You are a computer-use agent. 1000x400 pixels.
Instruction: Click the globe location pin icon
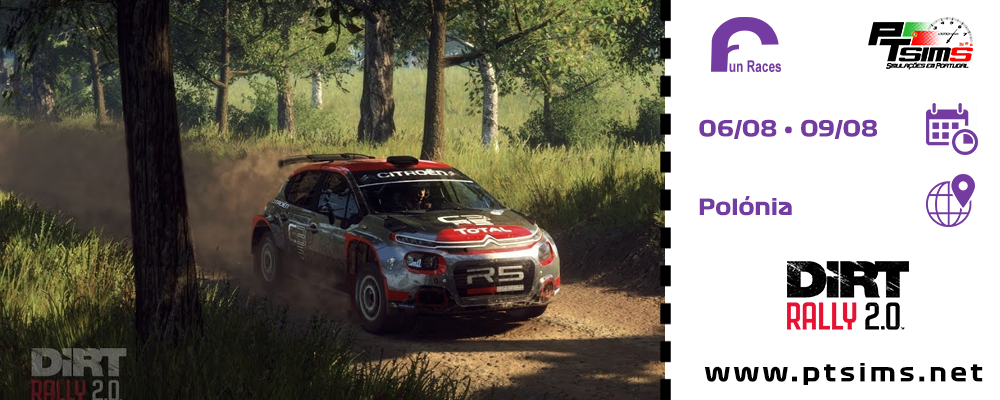tap(950, 201)
